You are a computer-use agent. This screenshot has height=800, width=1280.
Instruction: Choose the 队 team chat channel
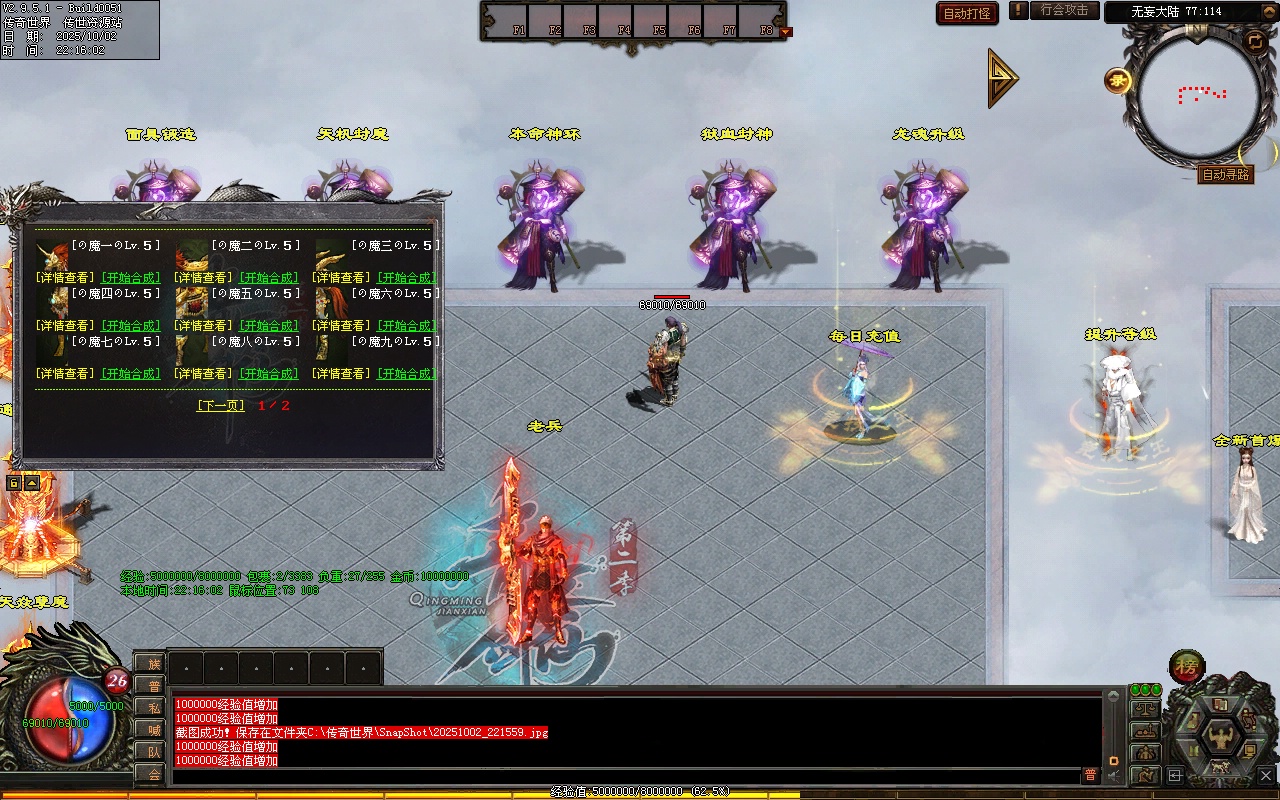coord(153,751)
